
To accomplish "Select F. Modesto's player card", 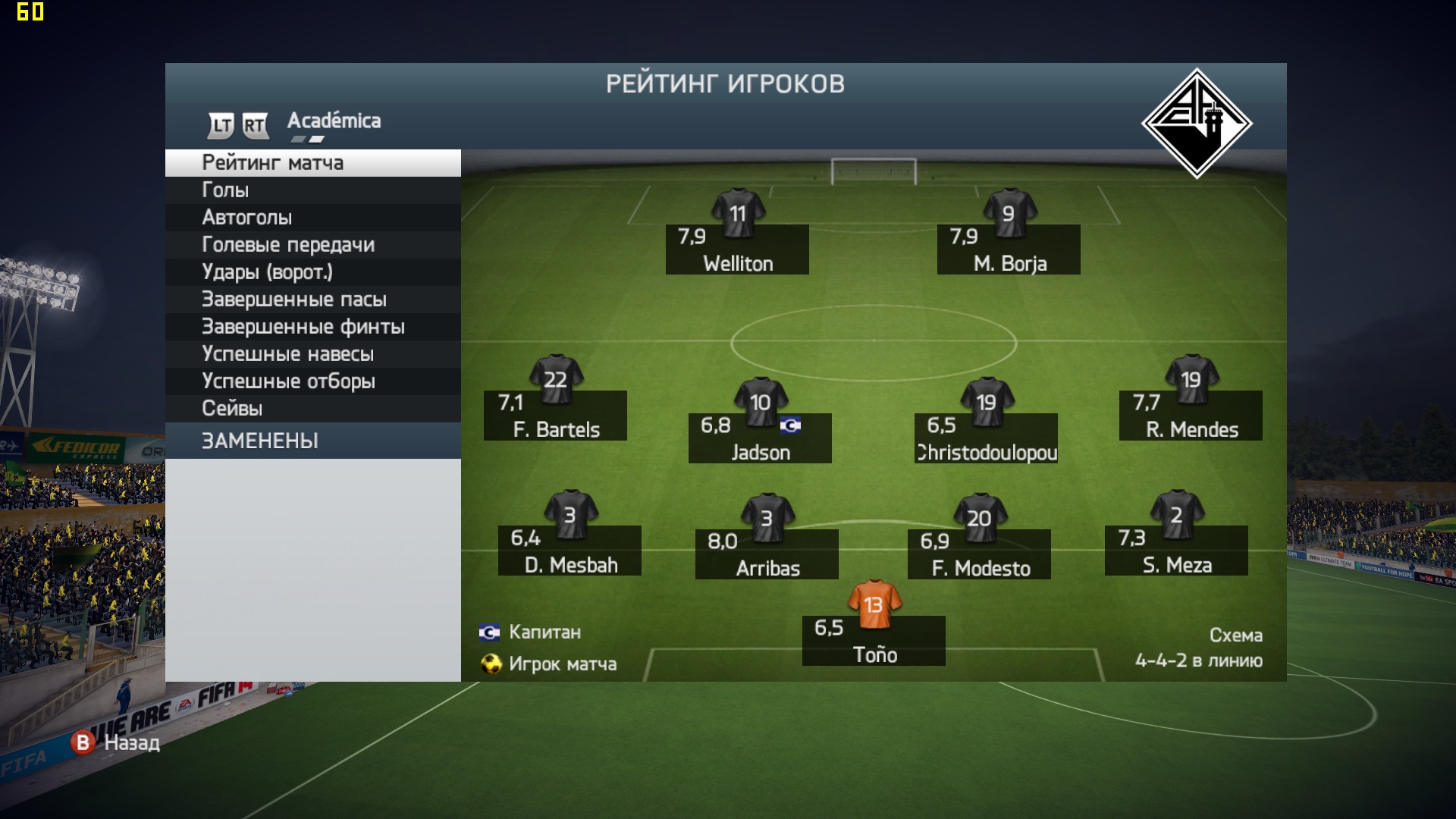I will [979, 554].
